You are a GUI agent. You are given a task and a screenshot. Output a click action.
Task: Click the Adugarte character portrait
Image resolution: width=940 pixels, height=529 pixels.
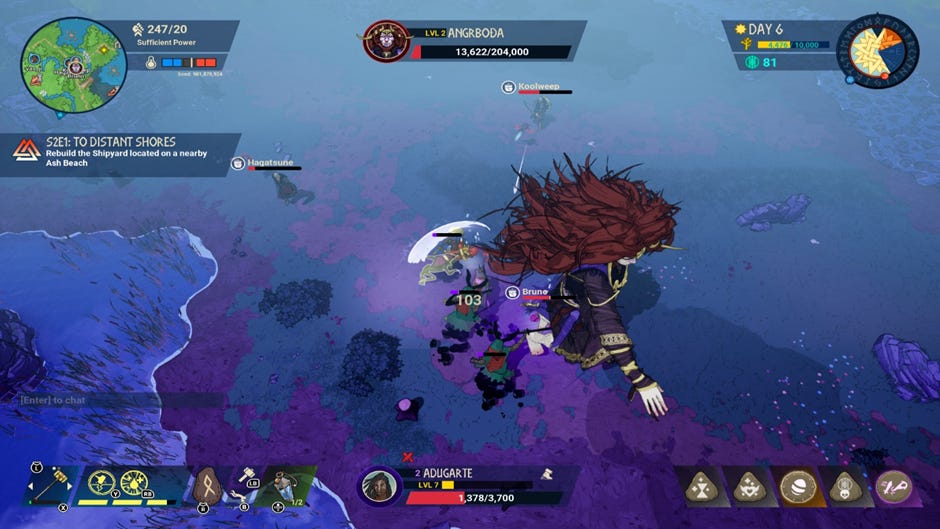(378, 487)
